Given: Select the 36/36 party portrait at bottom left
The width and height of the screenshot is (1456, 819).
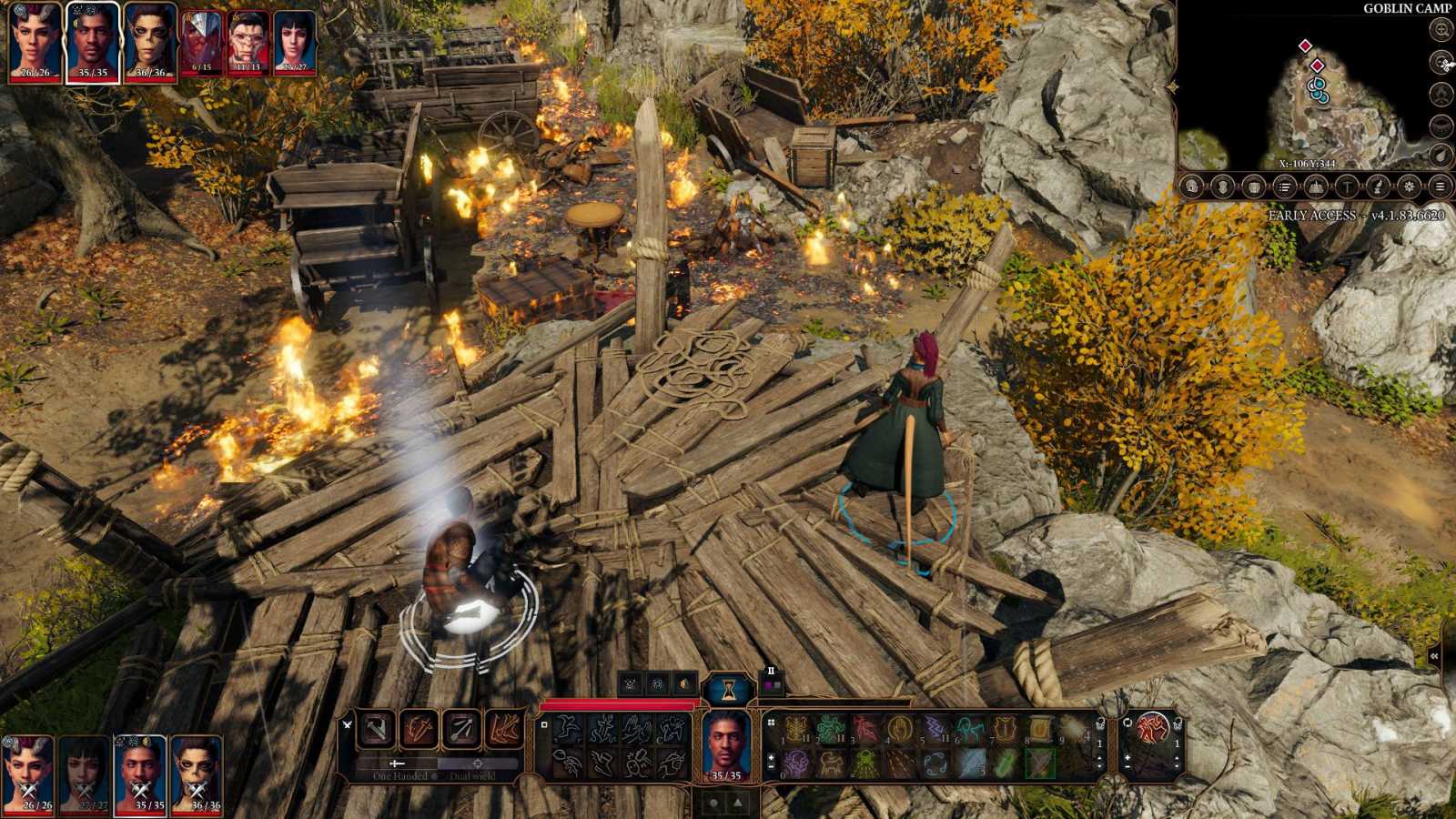Looking at the screenshot, I should pyautogui.click(x=197, y=773).
